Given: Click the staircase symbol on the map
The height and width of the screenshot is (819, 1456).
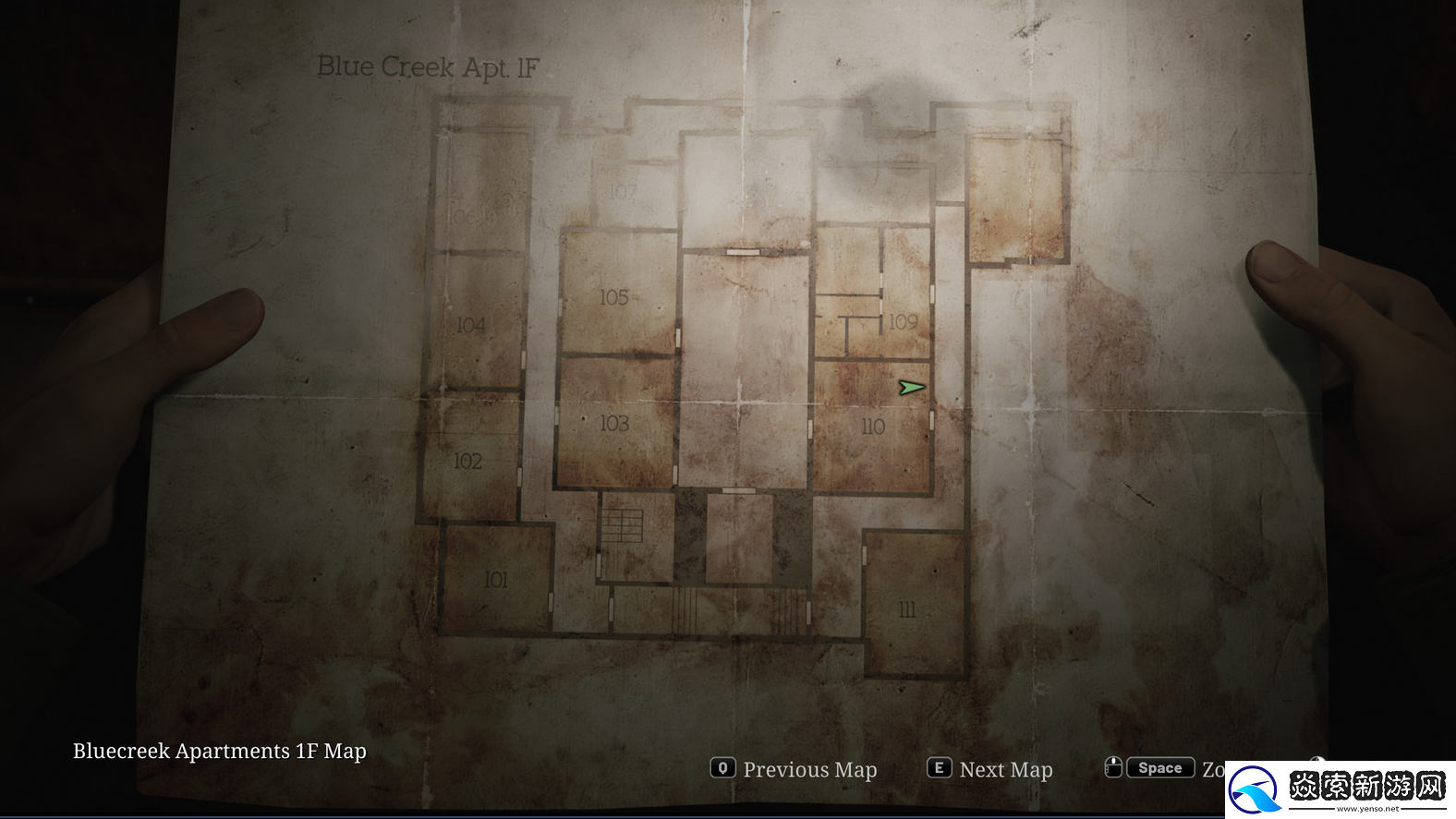Looking at the screenshot, I should pyautogui.click(x=623, y=526).
